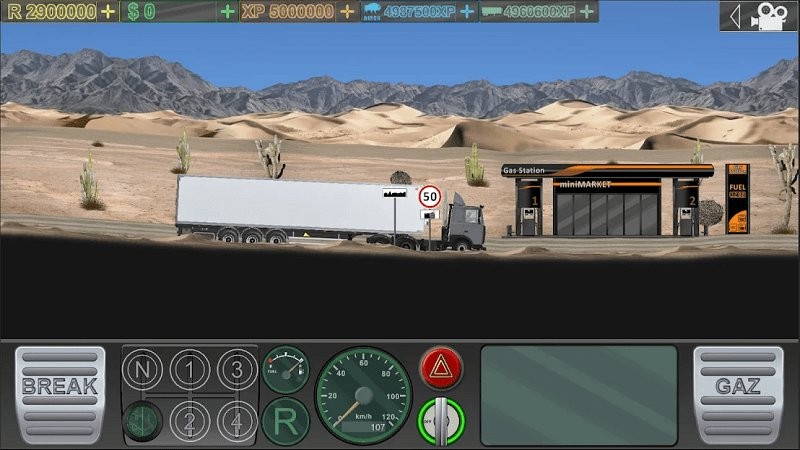This screenshot has height=450, width=800.
Task: Turn the green ignition key switch
Action: coord(441,420)
